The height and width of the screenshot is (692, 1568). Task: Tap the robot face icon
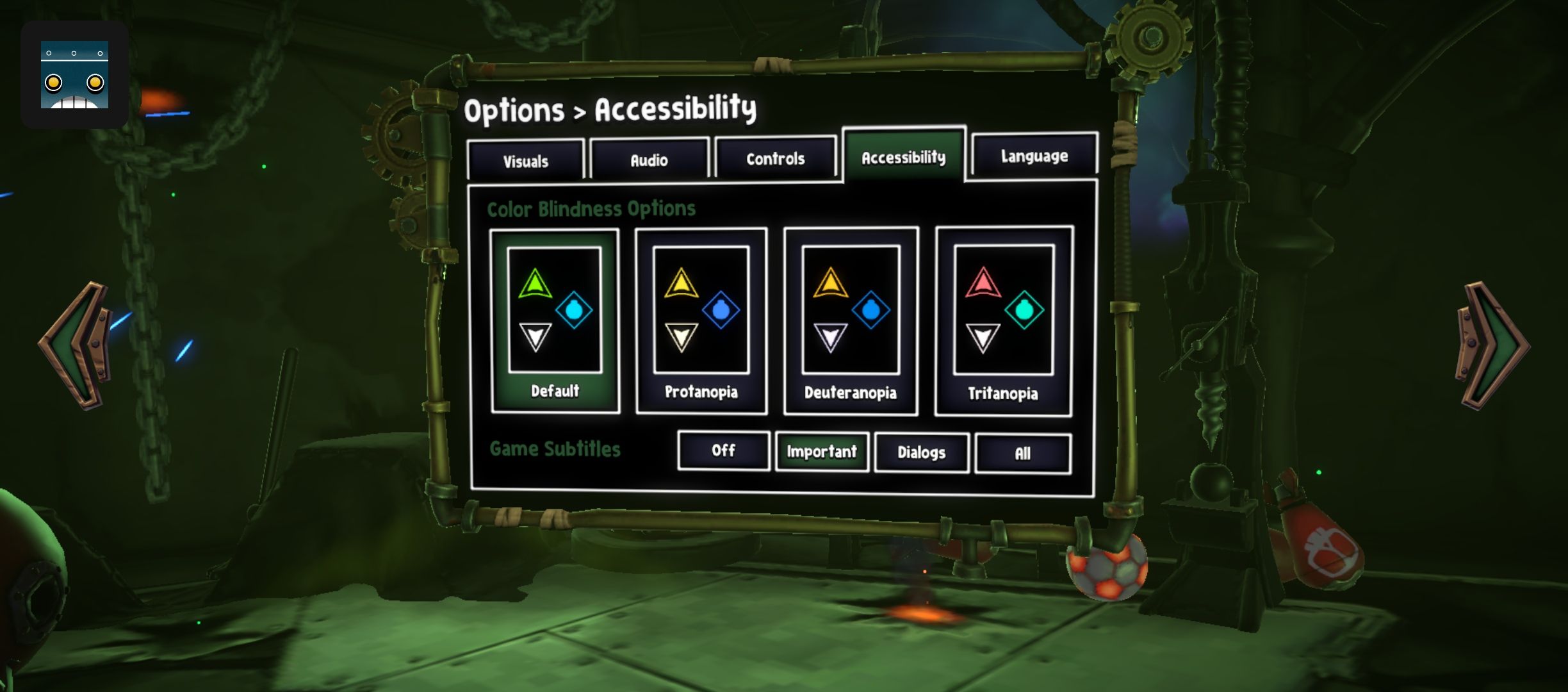[74, 74]
